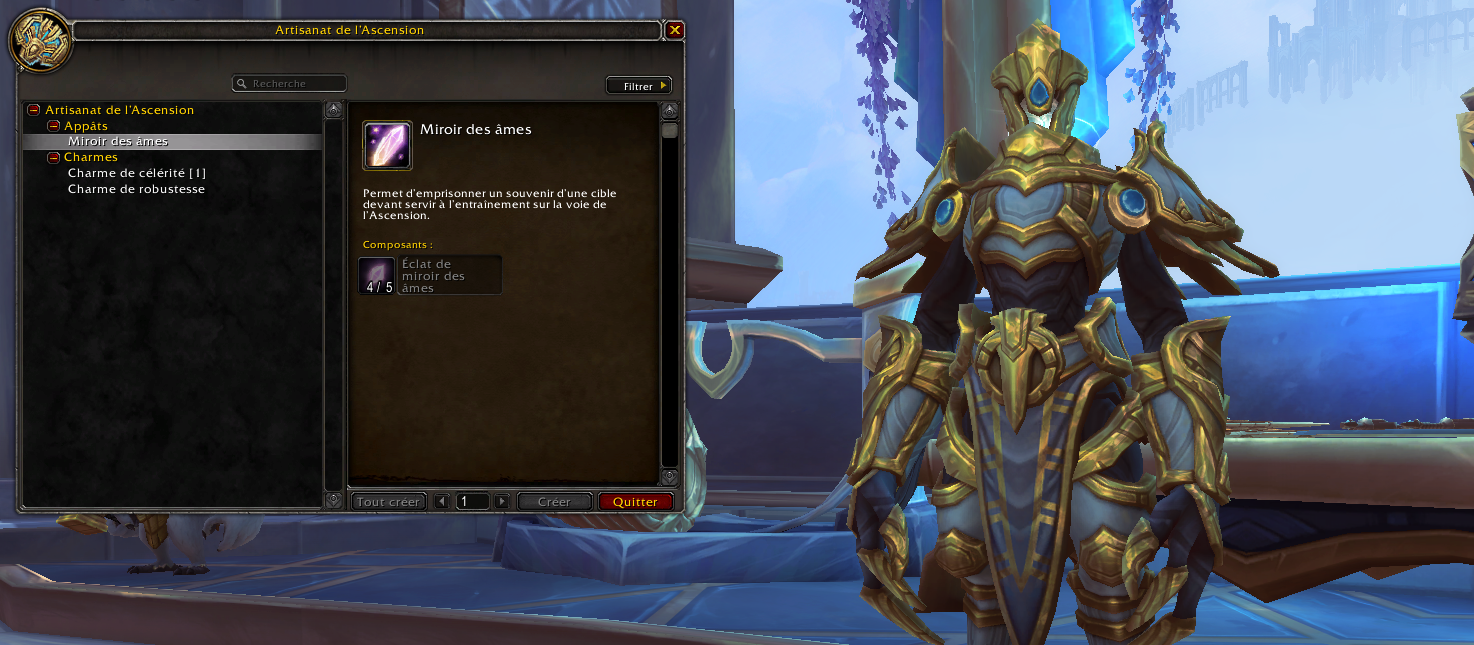Increase the craft quantity with right arrow
This screenshot has width=1474, height=645.
point(502,502)
